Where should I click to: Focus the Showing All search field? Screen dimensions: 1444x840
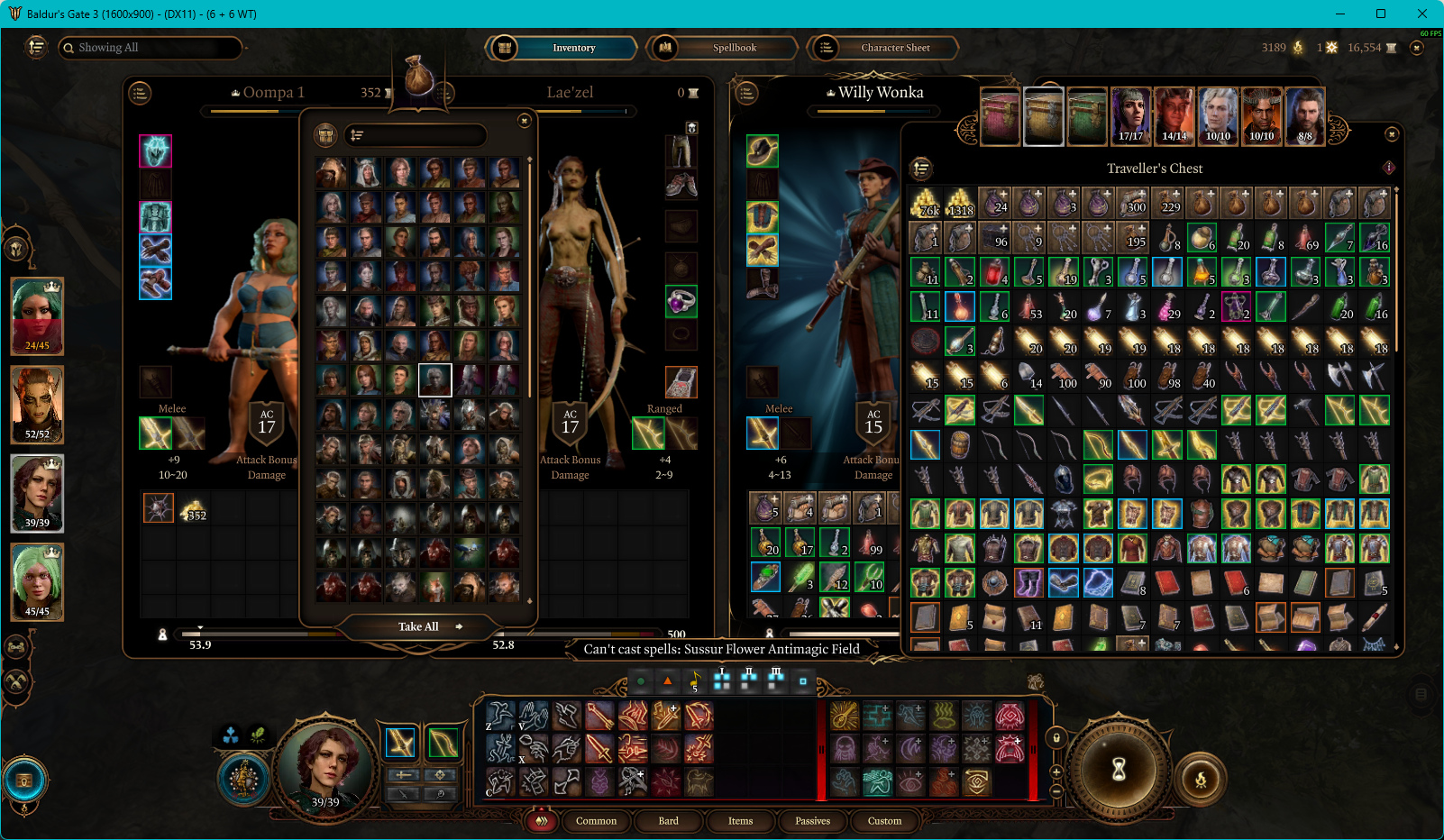pos(153,48)
